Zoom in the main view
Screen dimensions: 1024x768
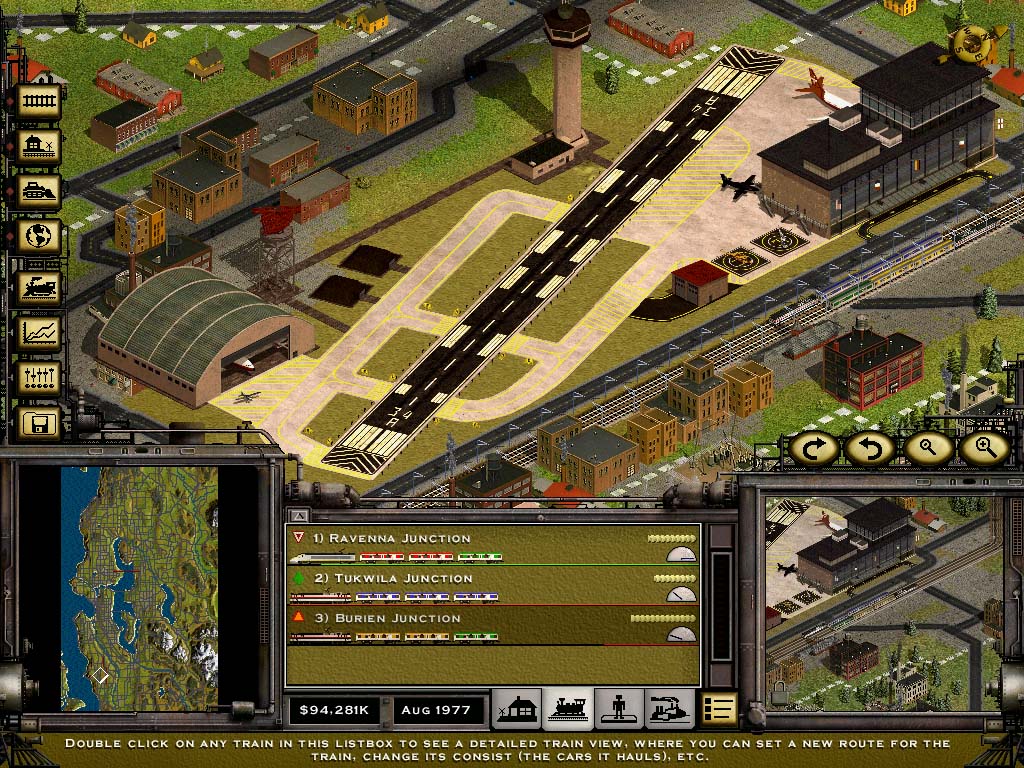(984, 448)
